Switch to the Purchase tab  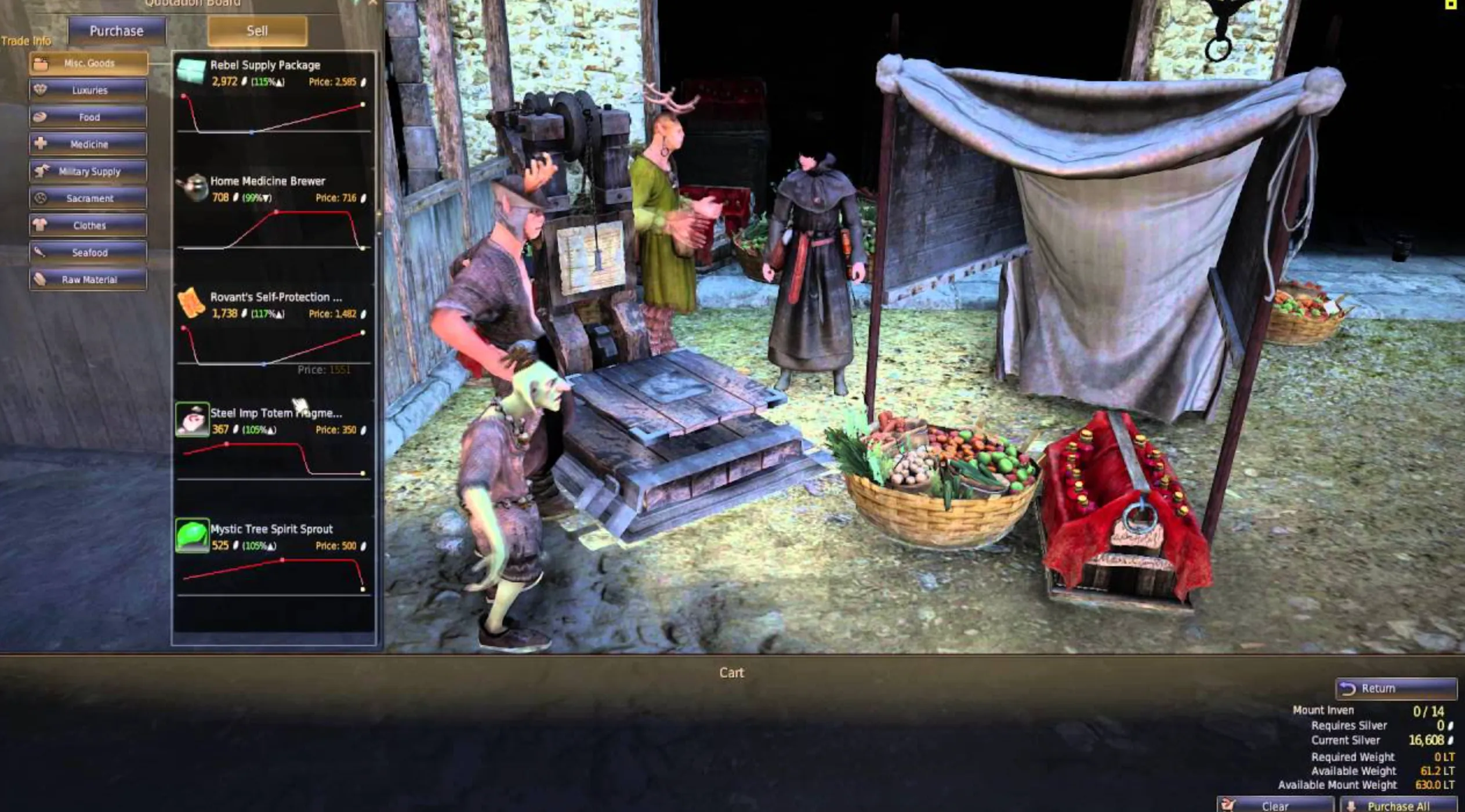[x=117, y=31]
